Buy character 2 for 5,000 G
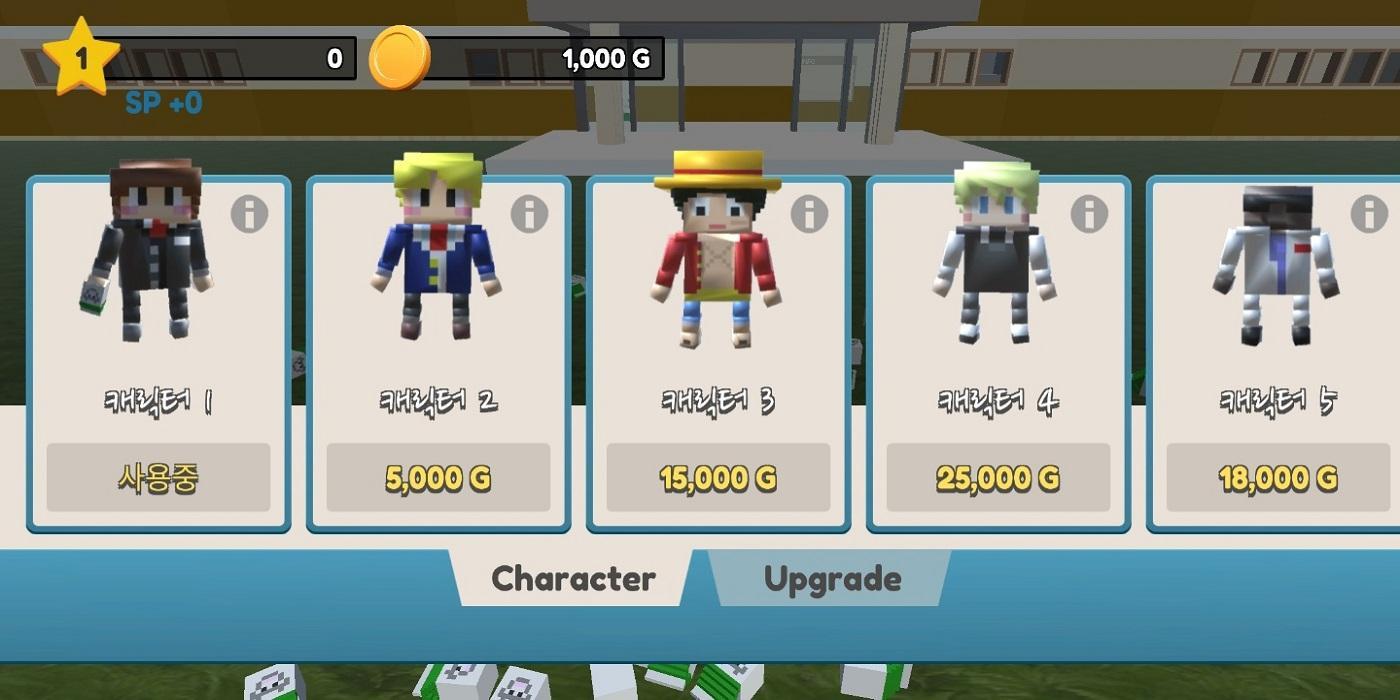Screen dimensions: 1400x700 coord(438,478)
